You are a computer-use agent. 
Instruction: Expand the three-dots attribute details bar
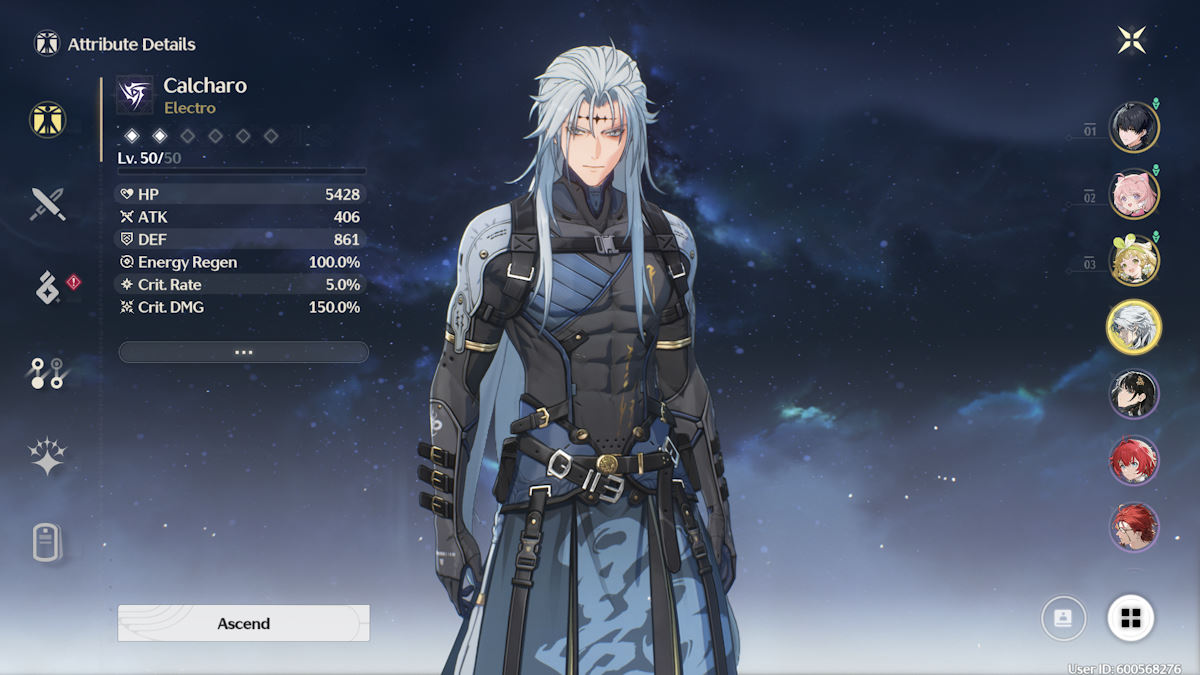pos(243,352)
